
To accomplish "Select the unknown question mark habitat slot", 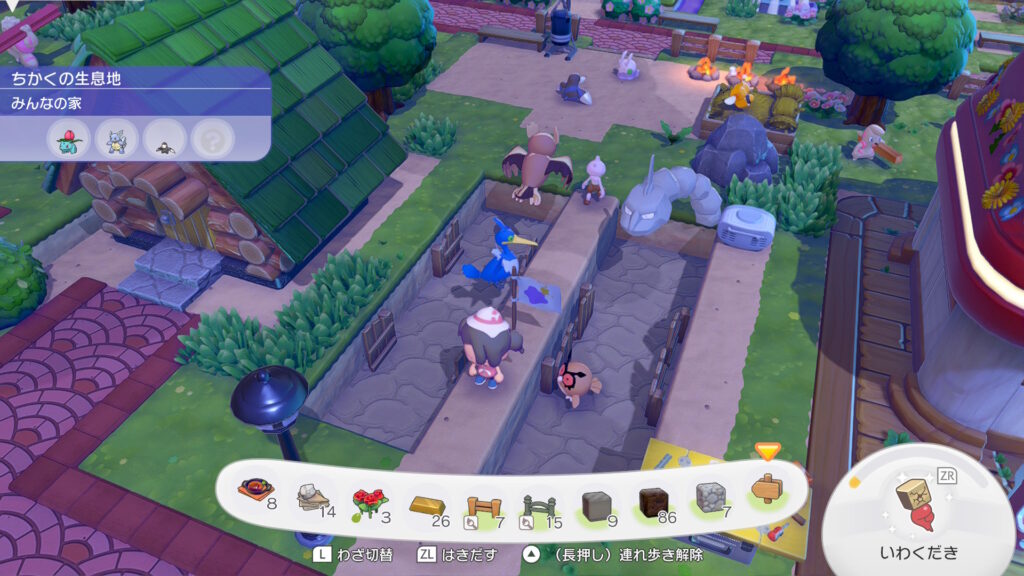I will pos(209,138).
